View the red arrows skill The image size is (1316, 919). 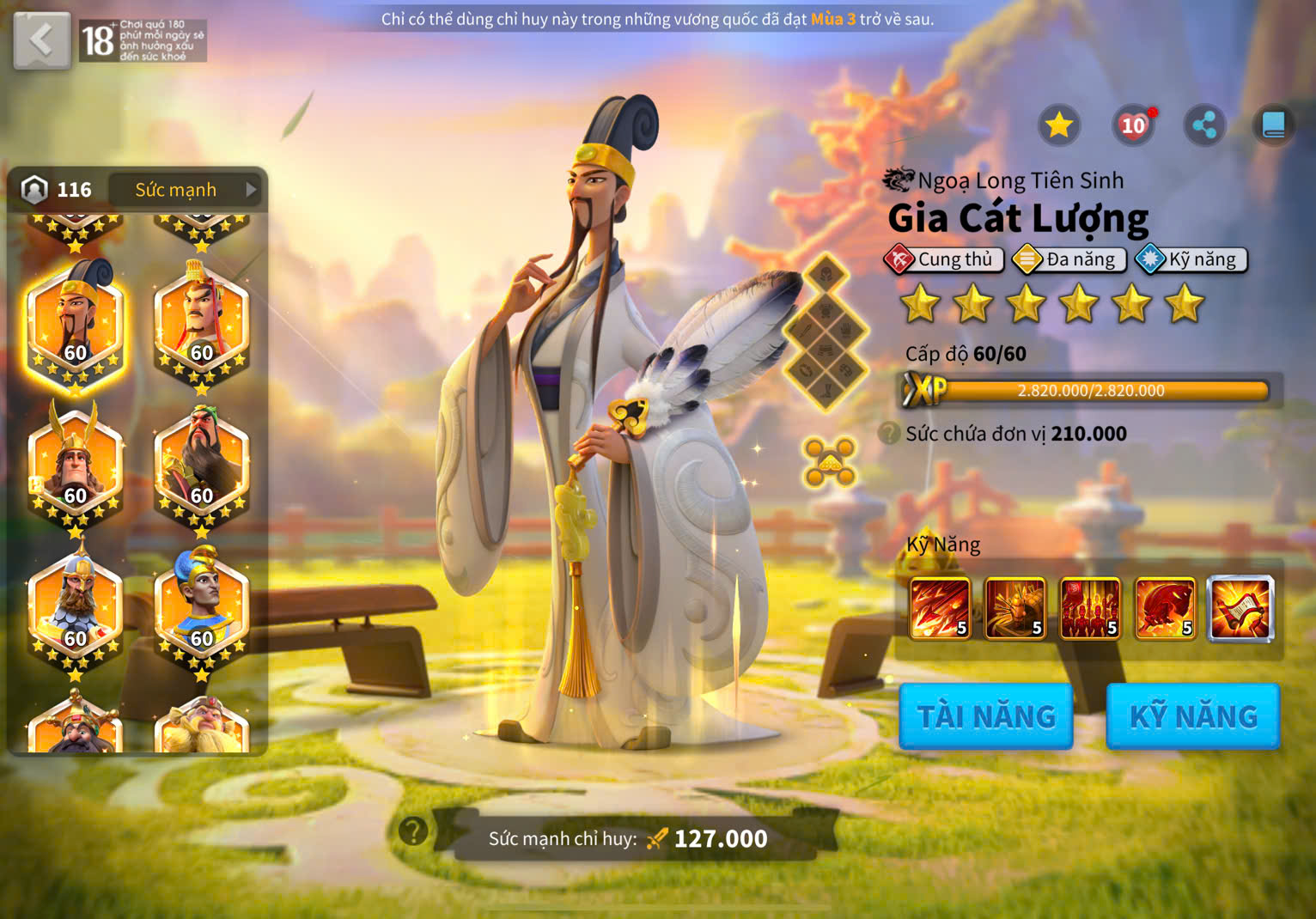(x=940, y=608)
